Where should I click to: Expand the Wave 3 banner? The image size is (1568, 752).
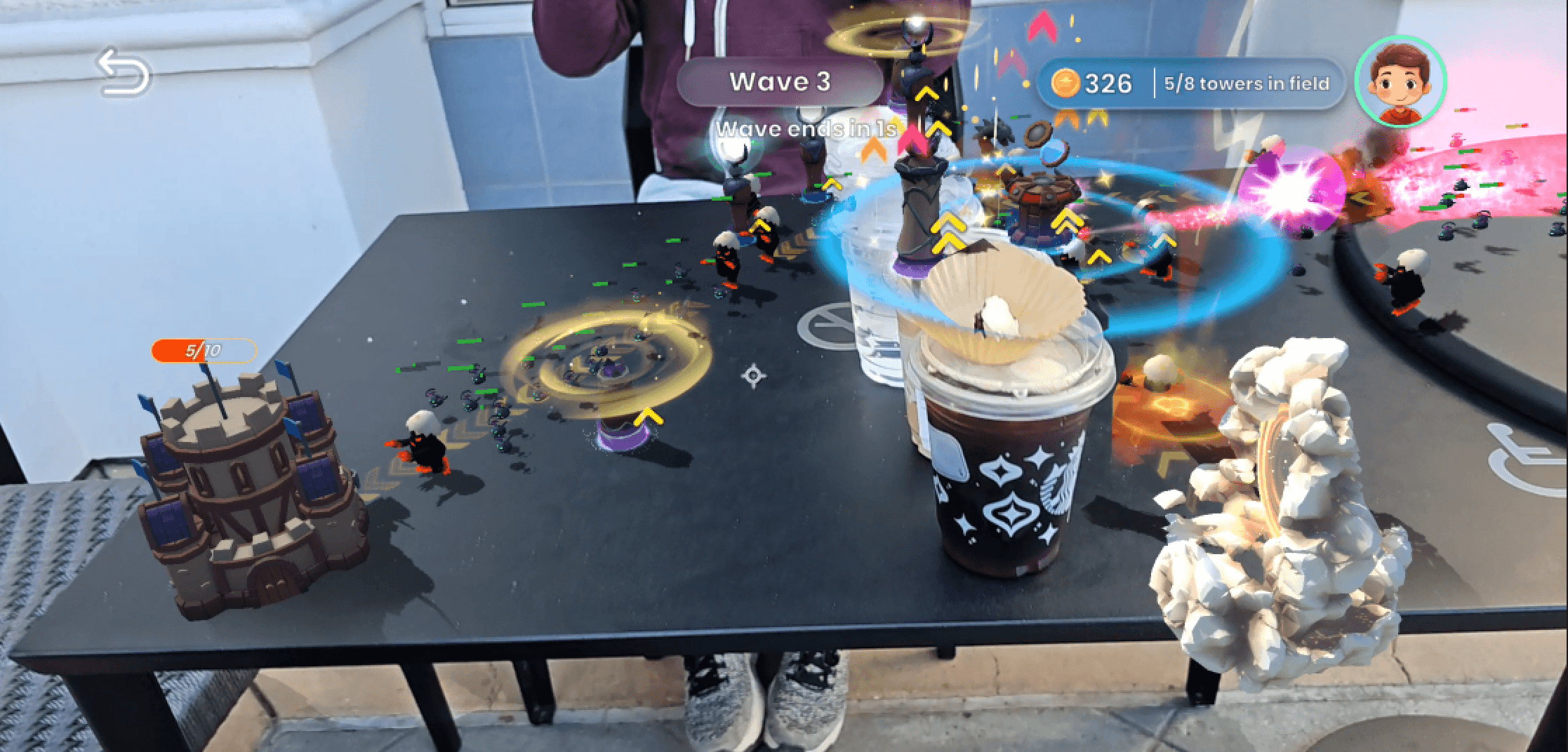(779, 82)
